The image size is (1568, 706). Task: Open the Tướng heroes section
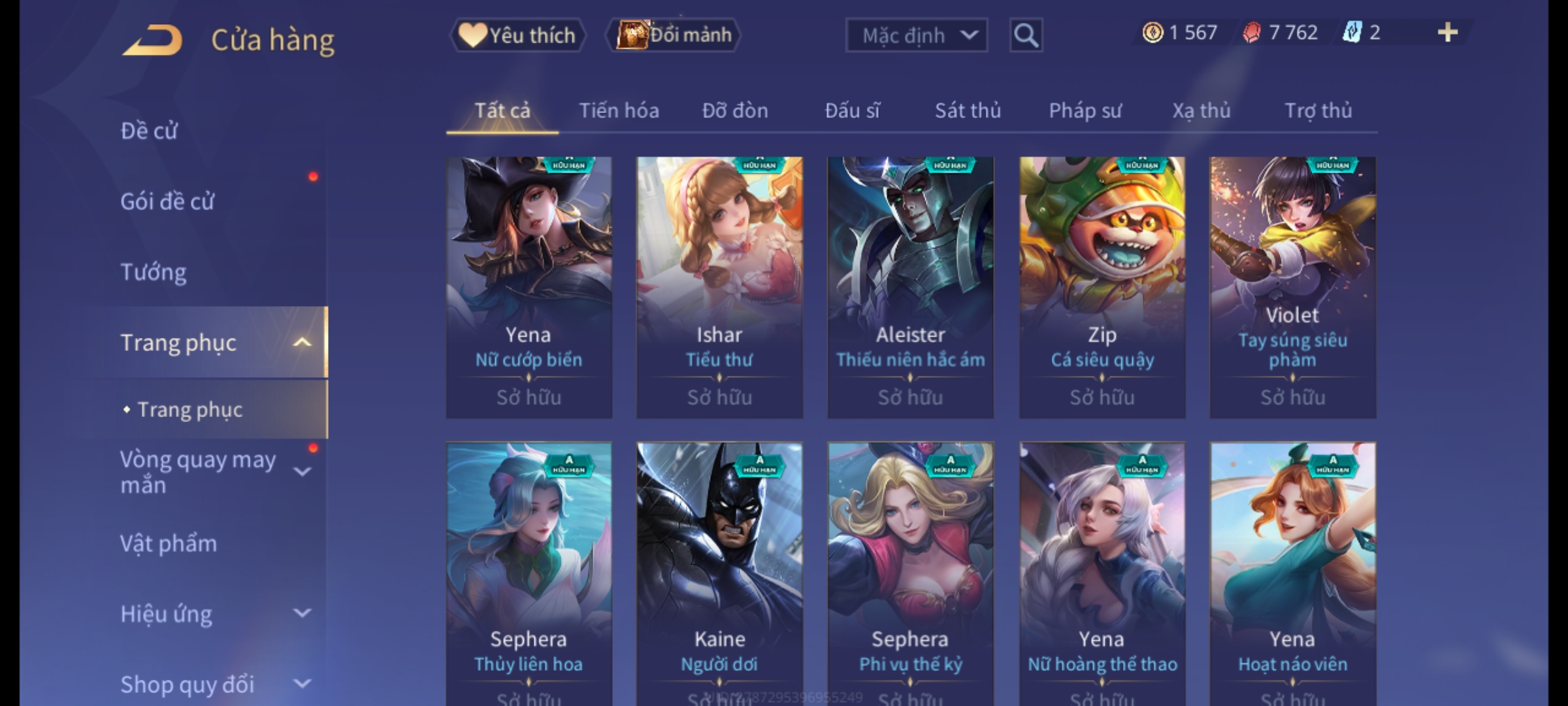tap(154, 272)
